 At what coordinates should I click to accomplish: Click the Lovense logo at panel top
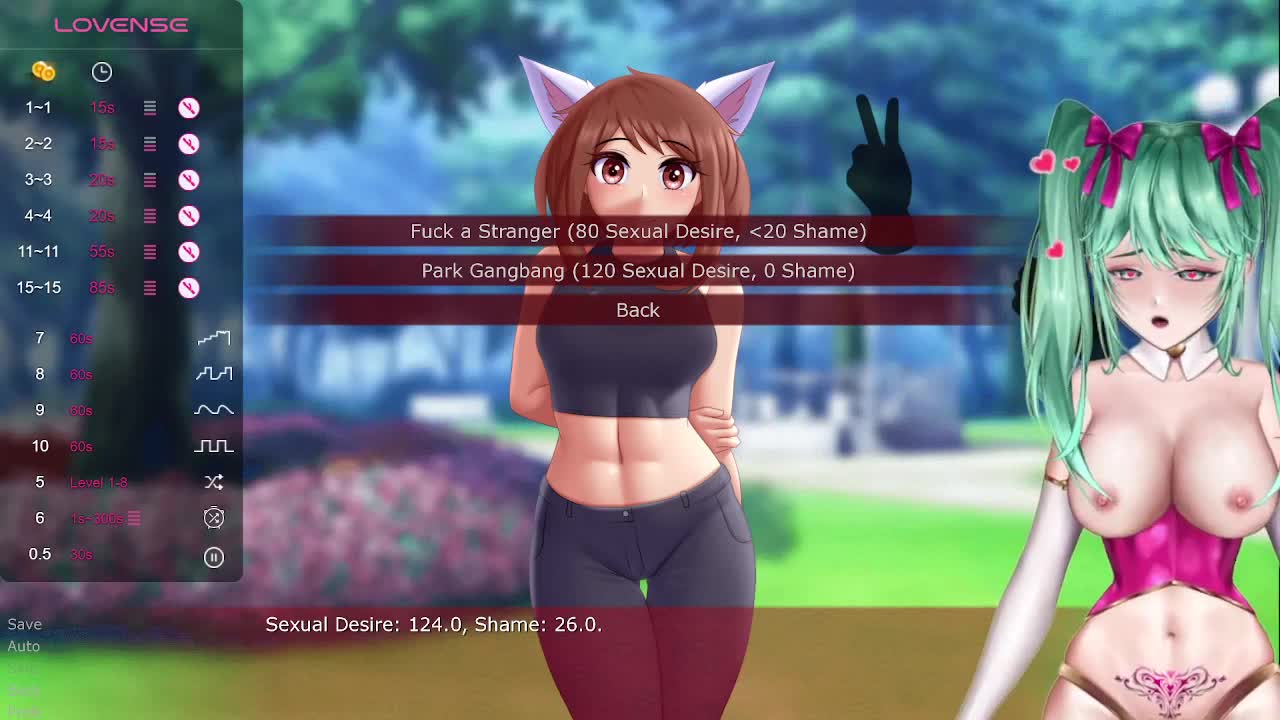coord(121,25)
